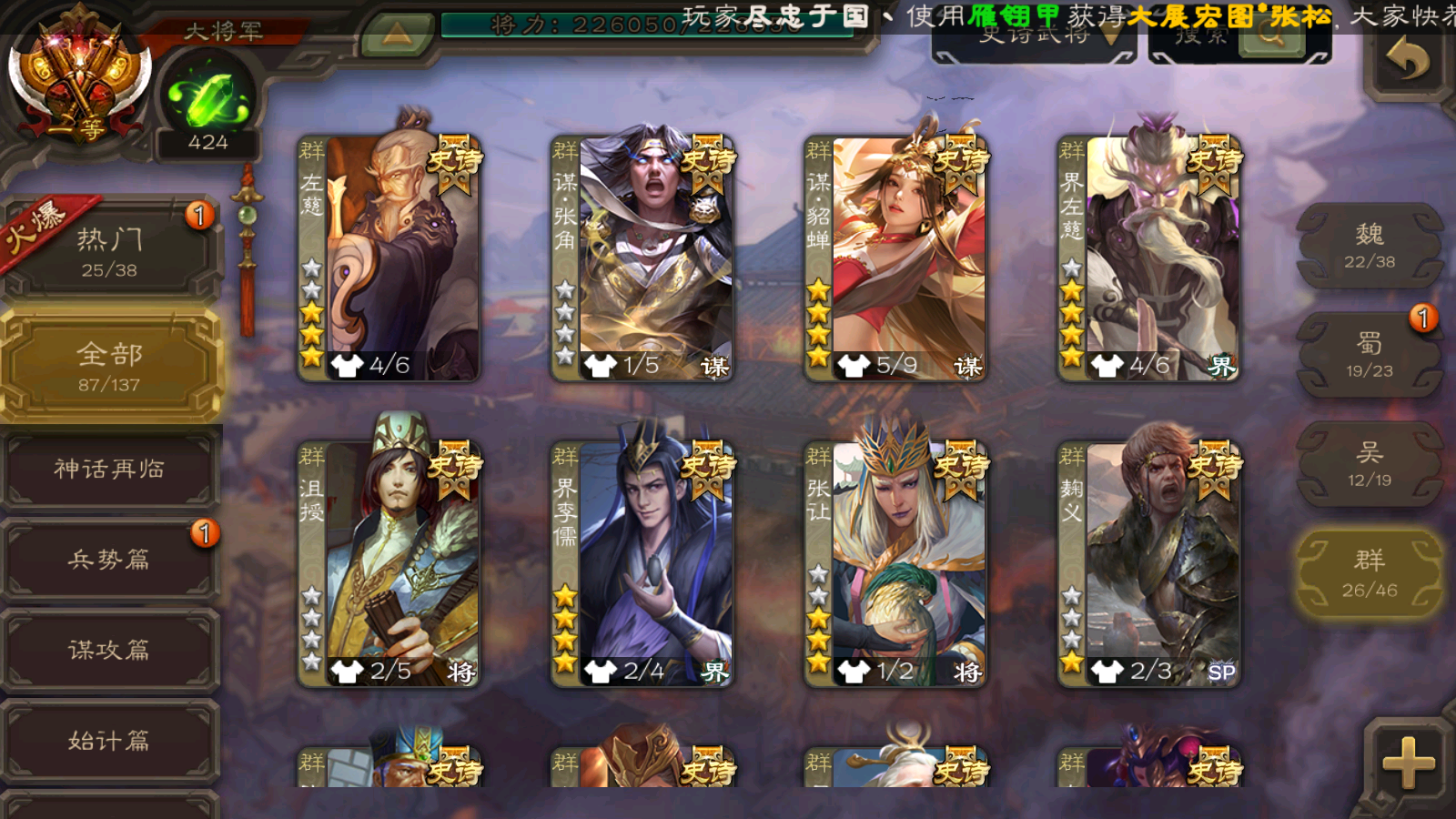Screen dimensions: 1456x819
Task: Show the 全部 heroes list
Action: coord(109,366)
